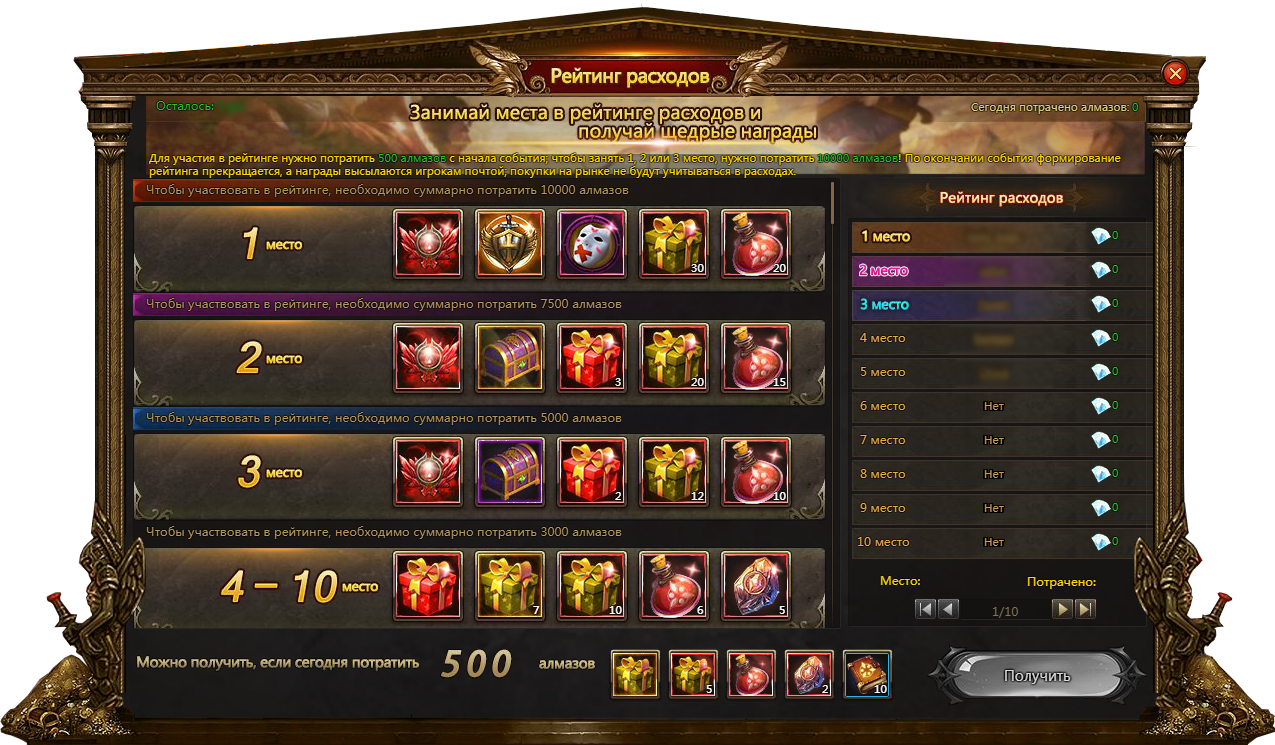Go to the previous ranking page
This screenshot has height=745, width=1275.
[x=948, y=609]
